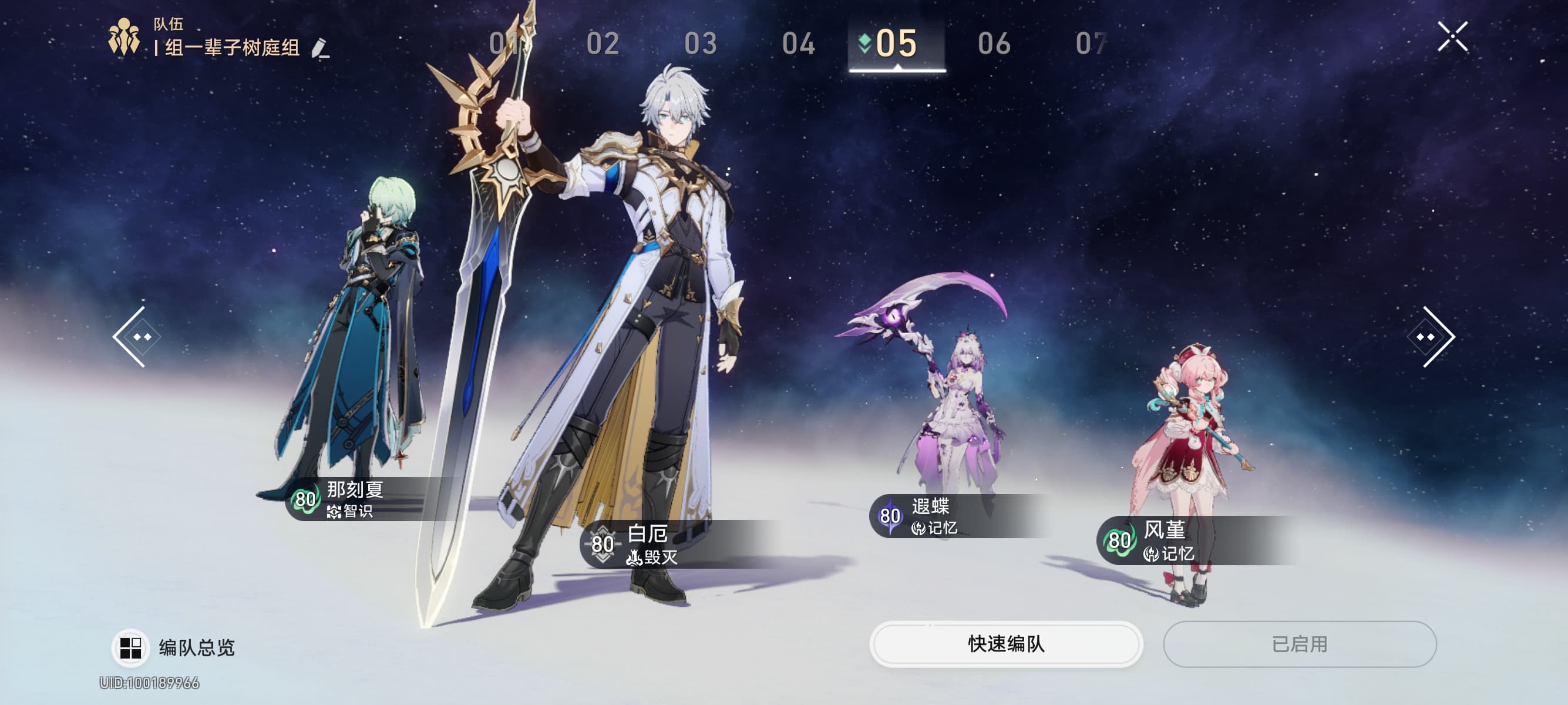Go to the next team with right arrow
This screenshot has height=705, width=1568.
(1431, 337)
